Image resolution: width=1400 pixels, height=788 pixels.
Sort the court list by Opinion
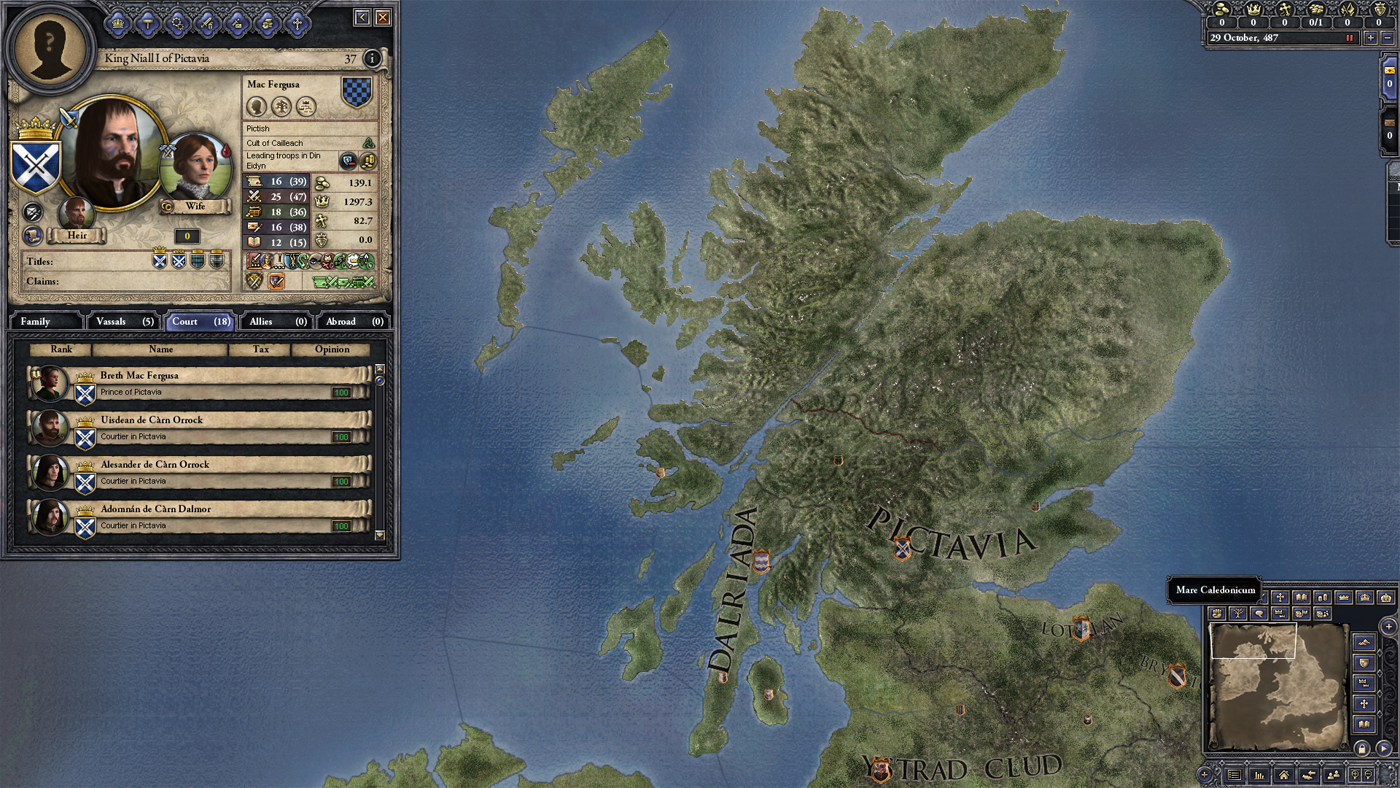pos(332,350)
